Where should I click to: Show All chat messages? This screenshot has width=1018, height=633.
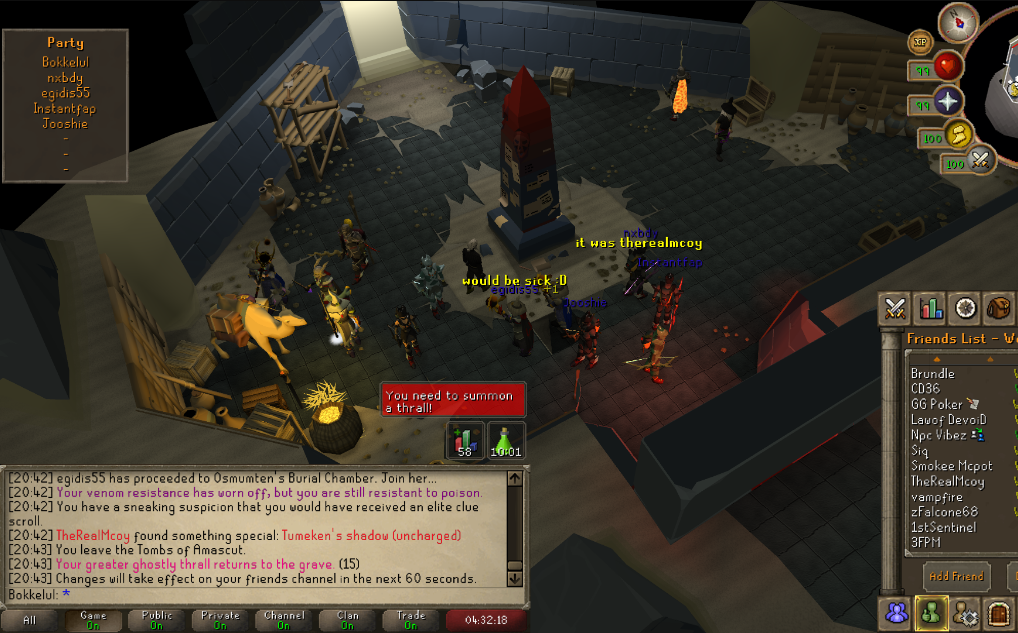(29, 620)
